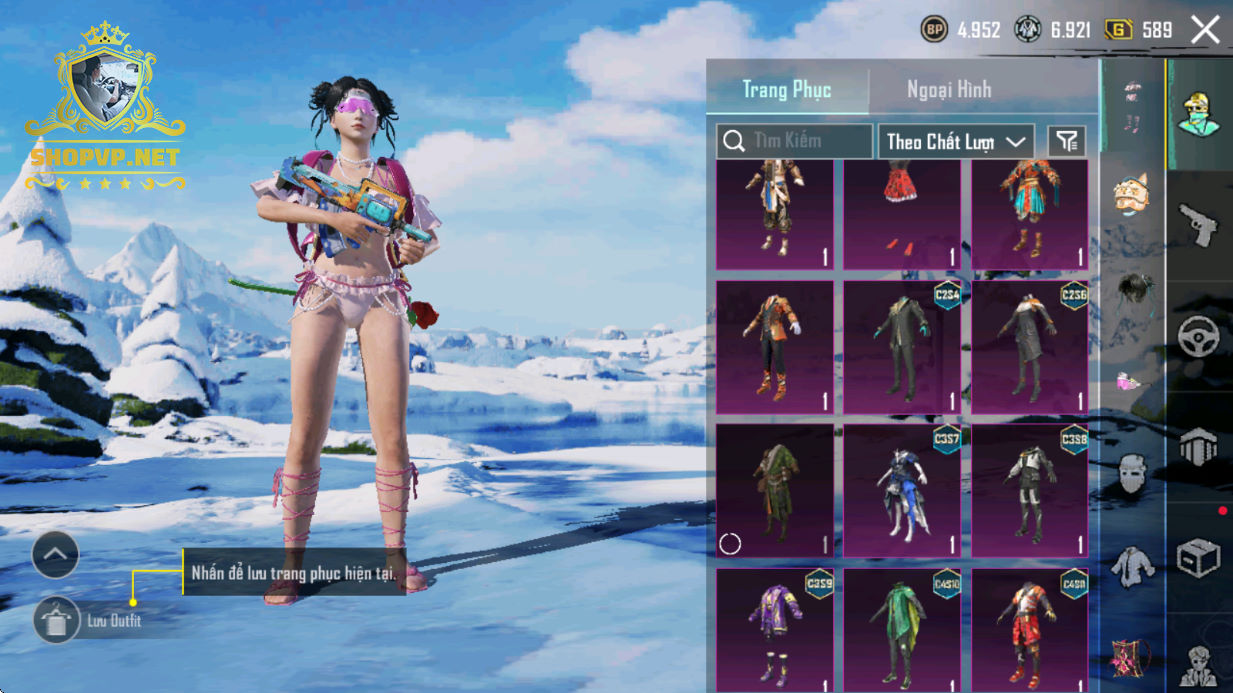Pick the green hooded cloak outfit
The height and width of the screenshot is (693, 1233).
(x=775, y=490)
